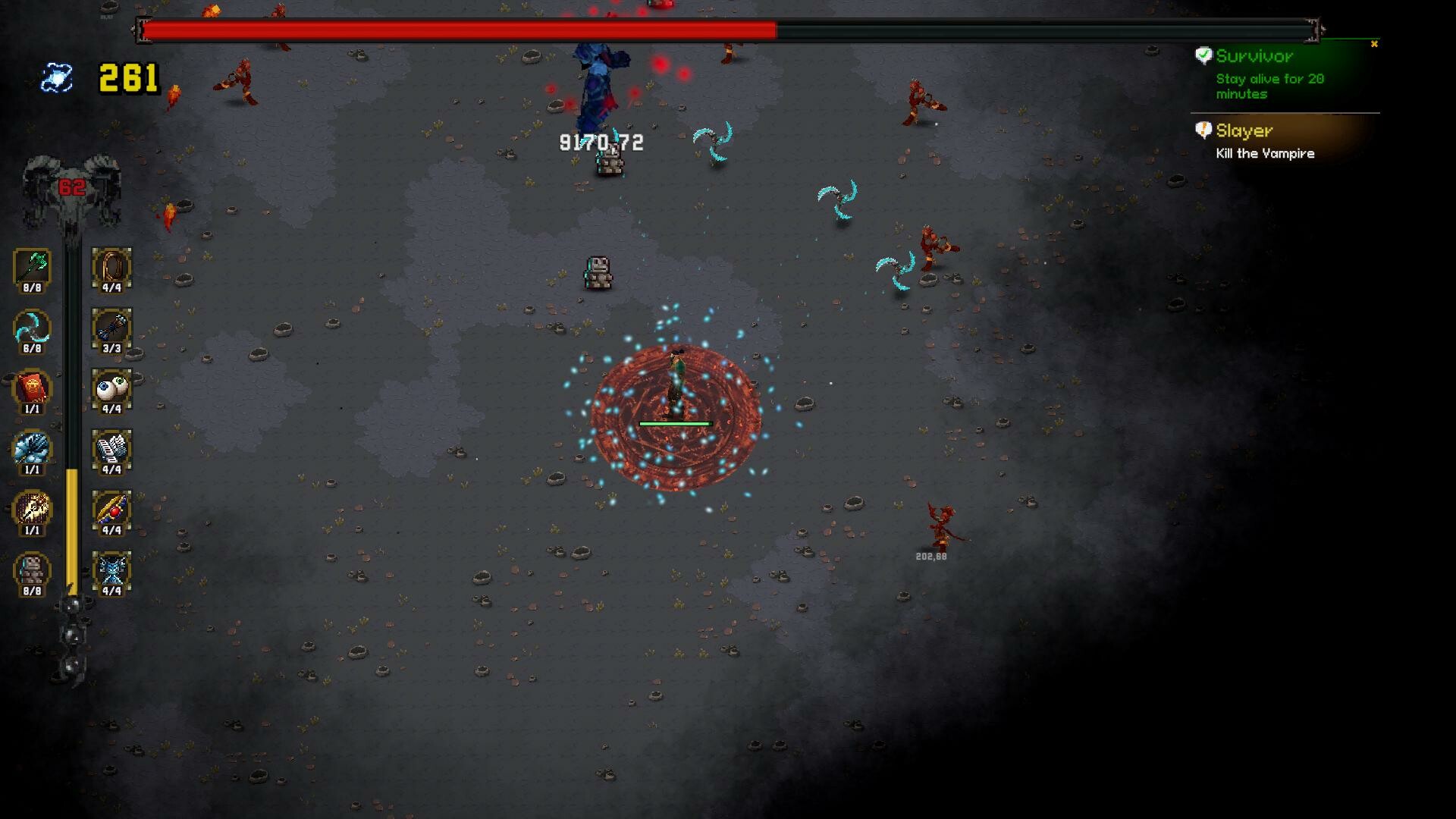Click the red boss health bar

coord(455,29)
